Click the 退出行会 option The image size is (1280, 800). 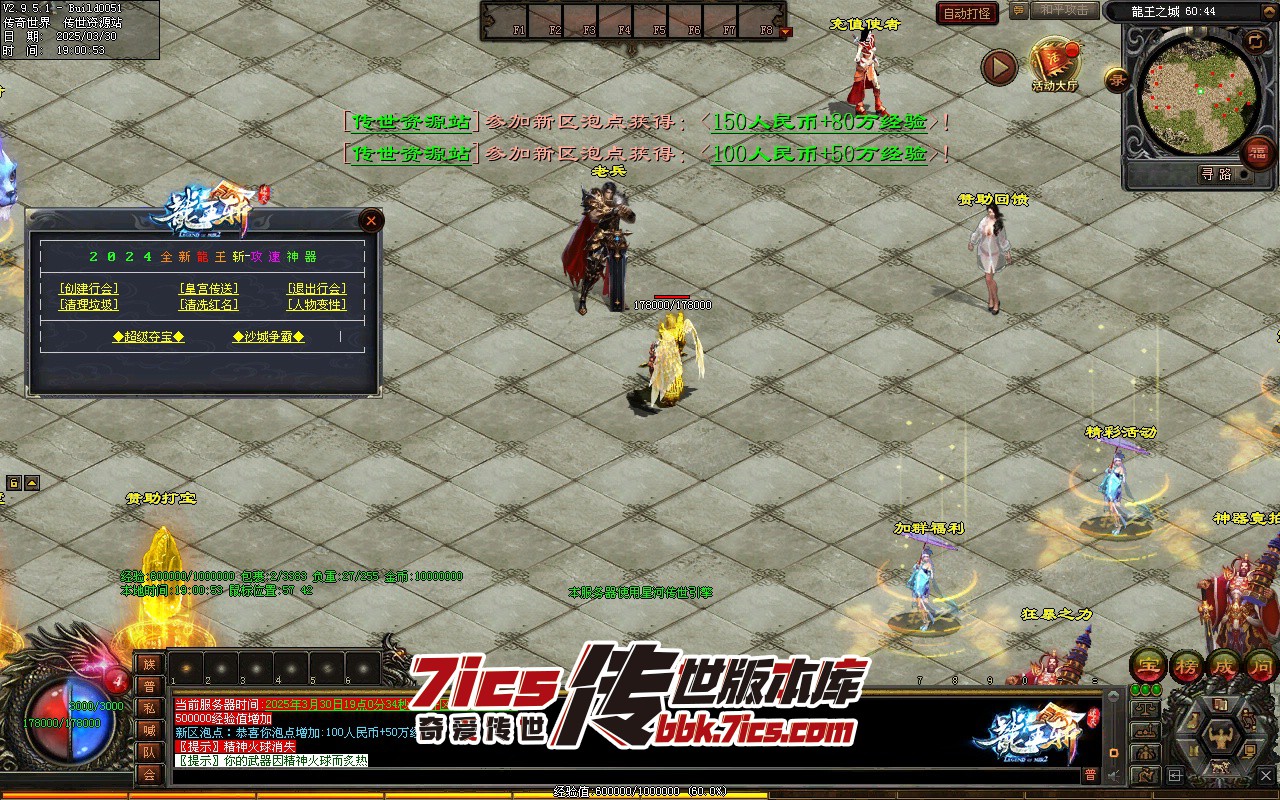[316, 289]
